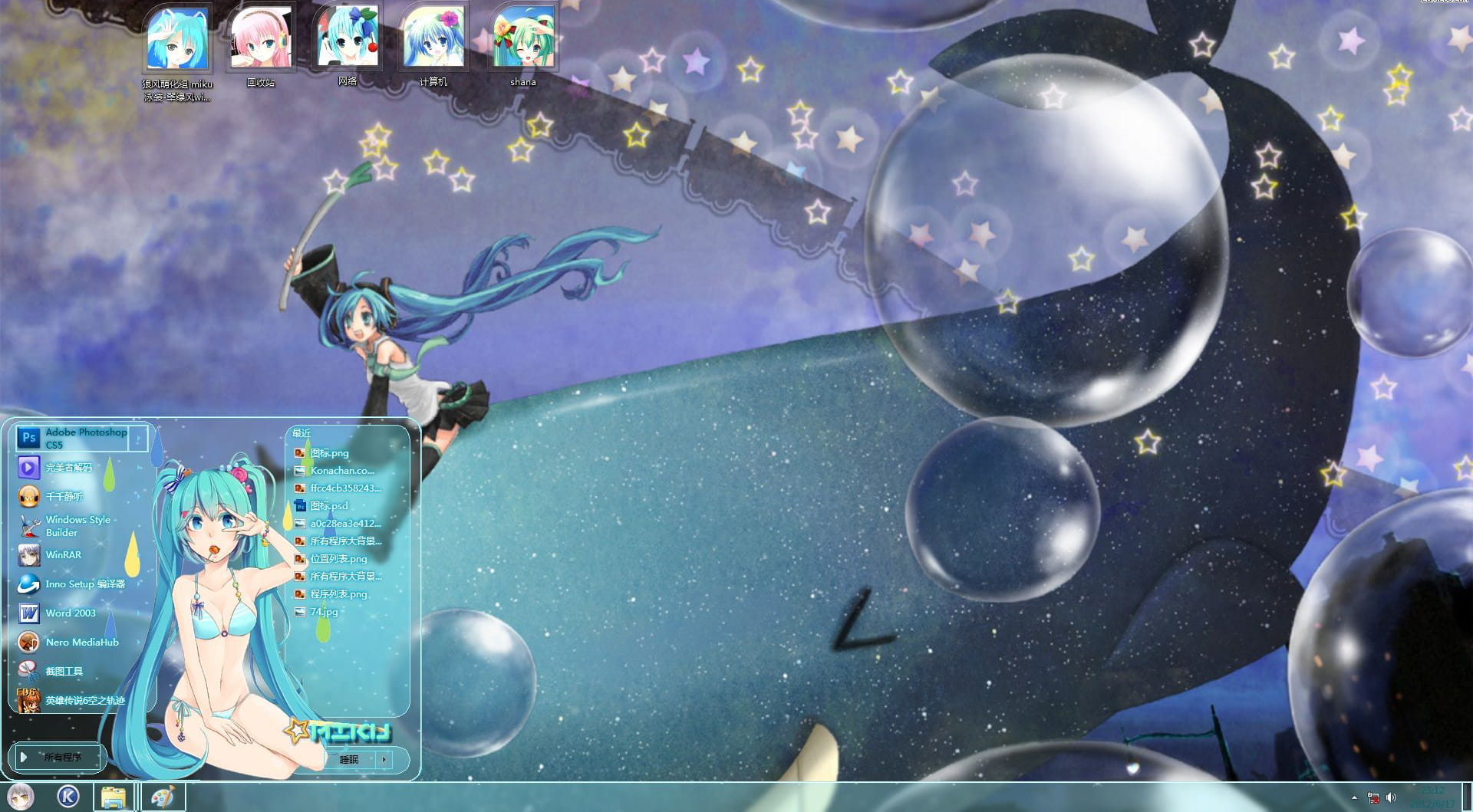Launch 千千静听 music player
Screen dimensions: 1473x812
tap(63, 496)
